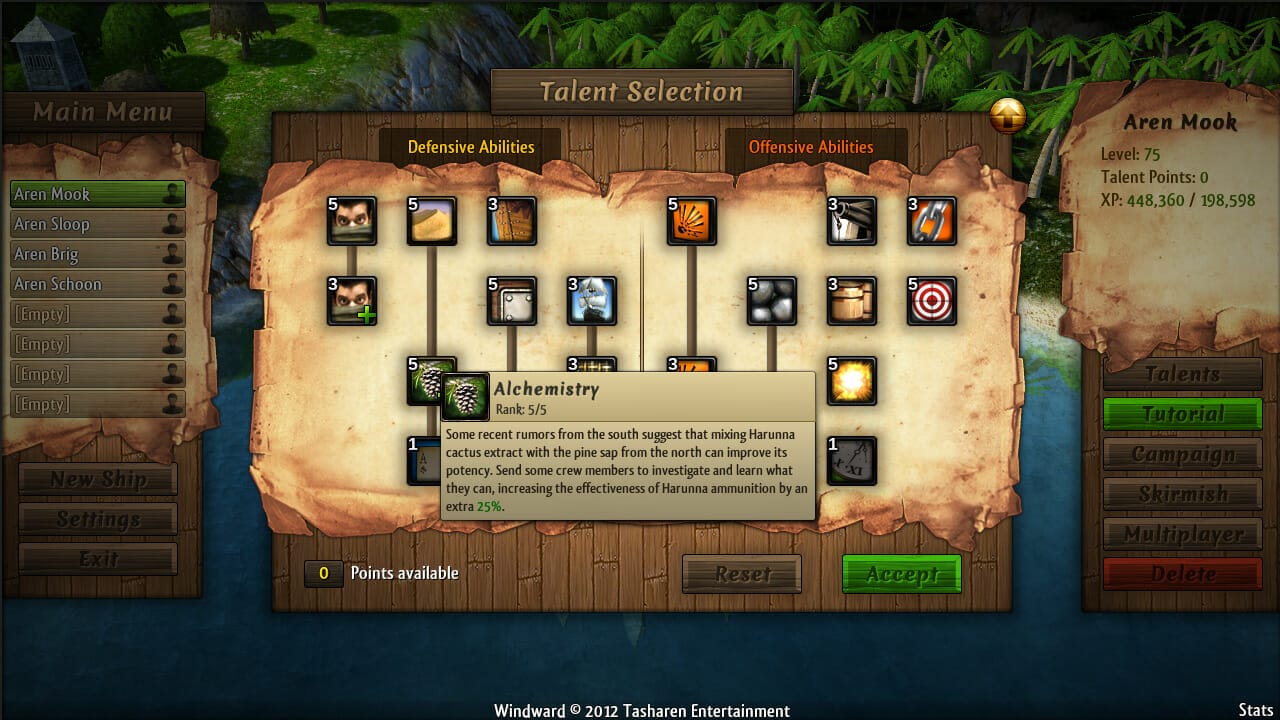Viewport: 1280px width, 720px height.
Task: Click the New Ship button
Action: click(98, 479)
